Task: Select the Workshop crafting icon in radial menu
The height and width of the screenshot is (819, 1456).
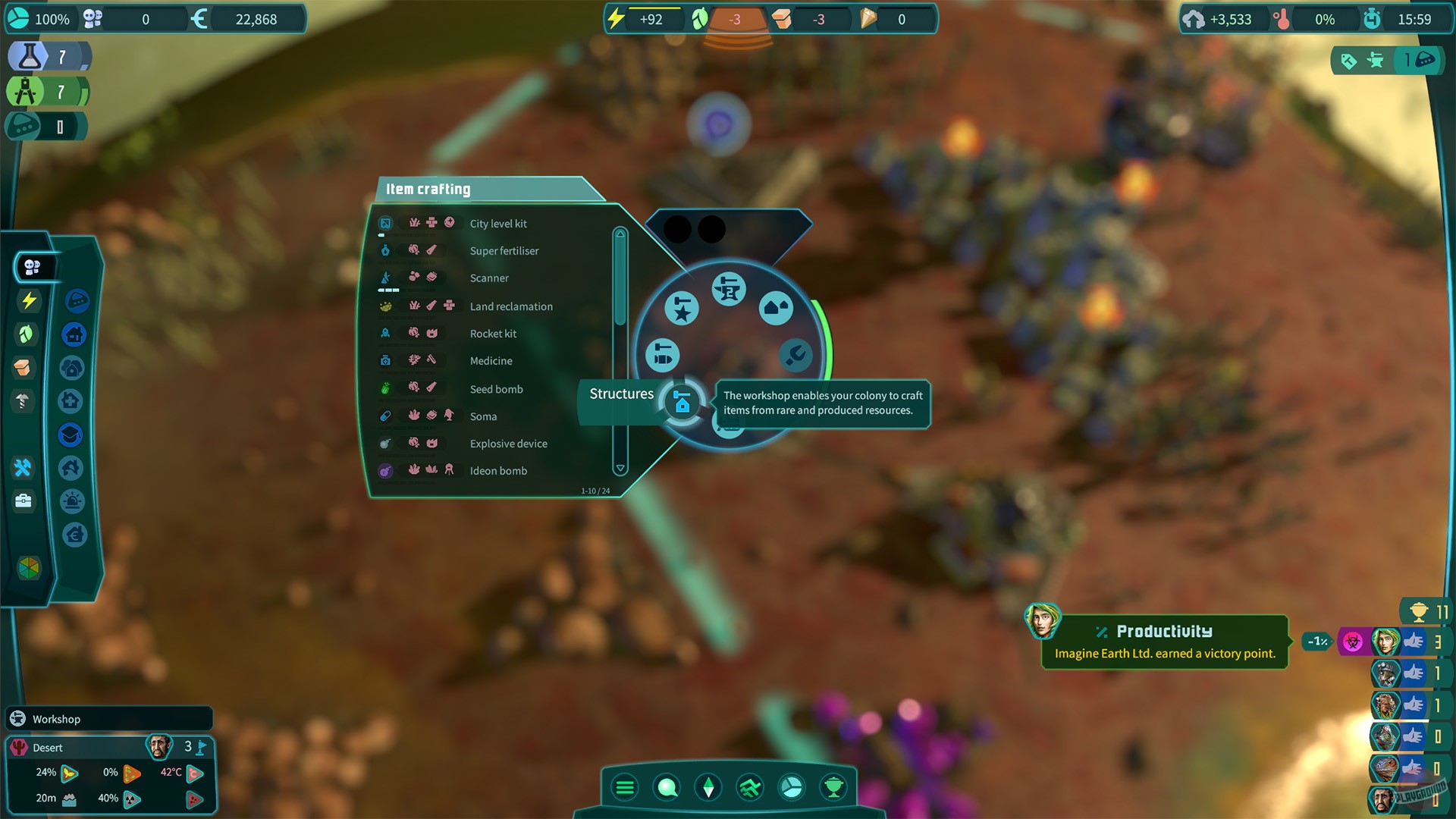Action: click(x=728, y=288)
